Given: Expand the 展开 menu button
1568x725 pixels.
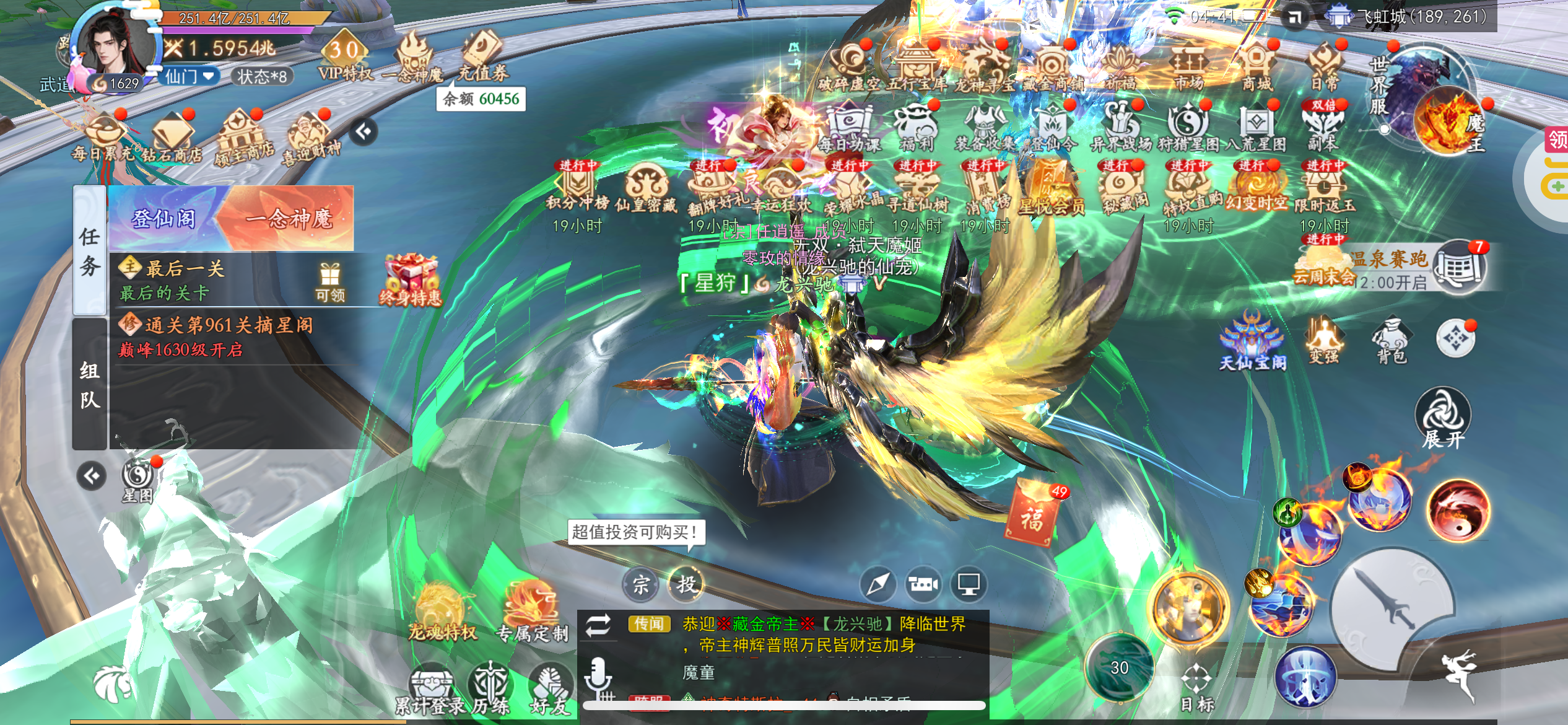Looking at the screenshot, I should click(x=1442, y=418).
